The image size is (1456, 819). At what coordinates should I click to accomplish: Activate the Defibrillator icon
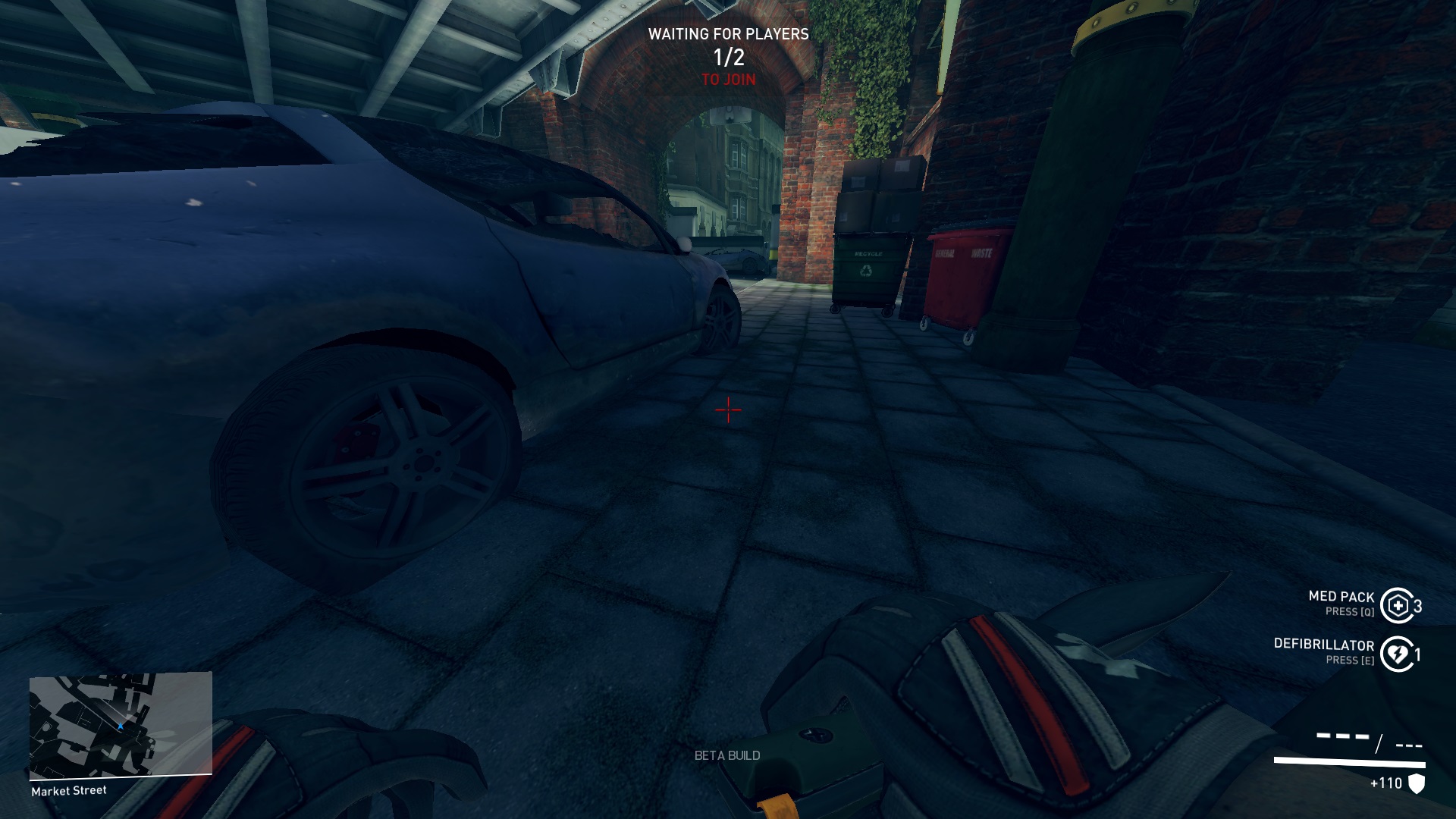[x=1397, y=654]
